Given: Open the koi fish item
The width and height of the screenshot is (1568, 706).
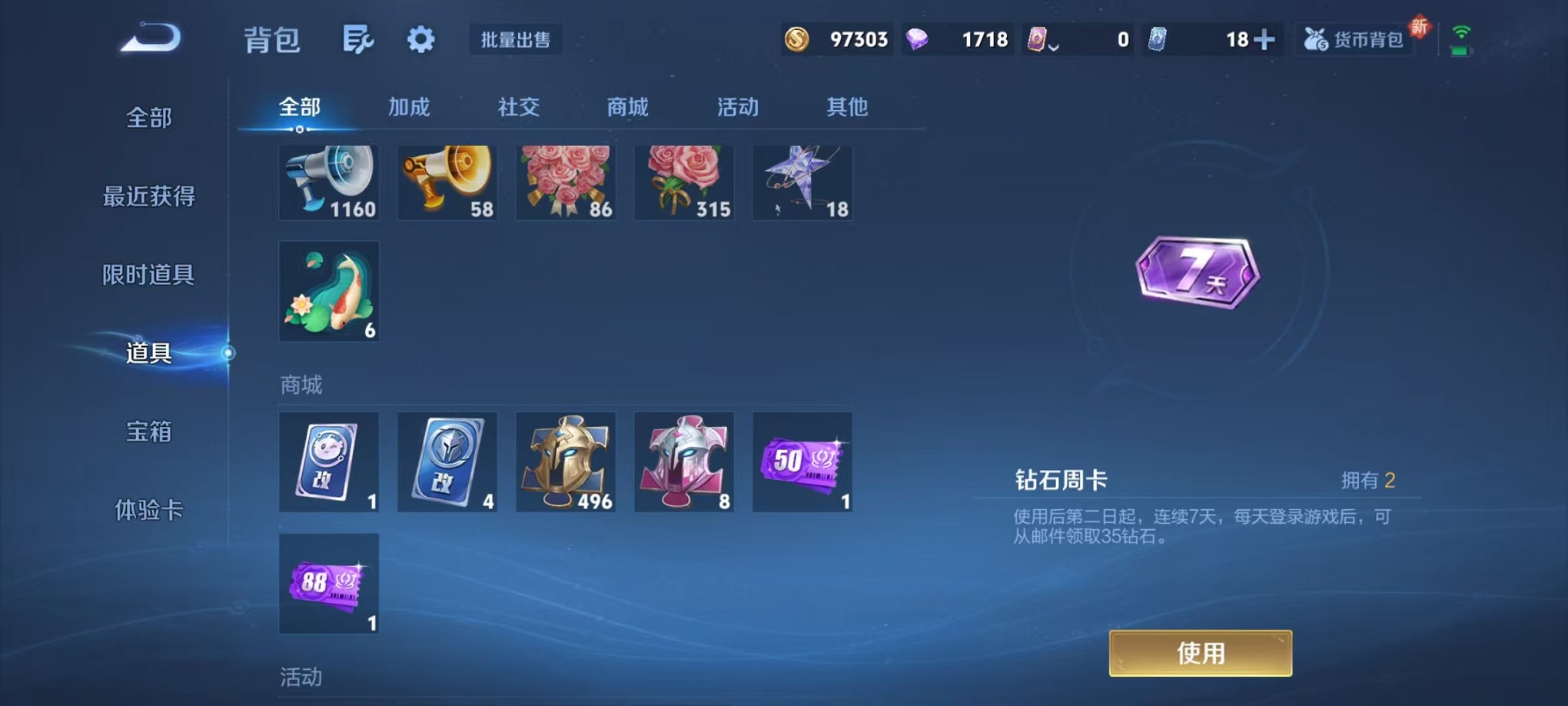Looking at the screenshot, I should coord(329,291).
